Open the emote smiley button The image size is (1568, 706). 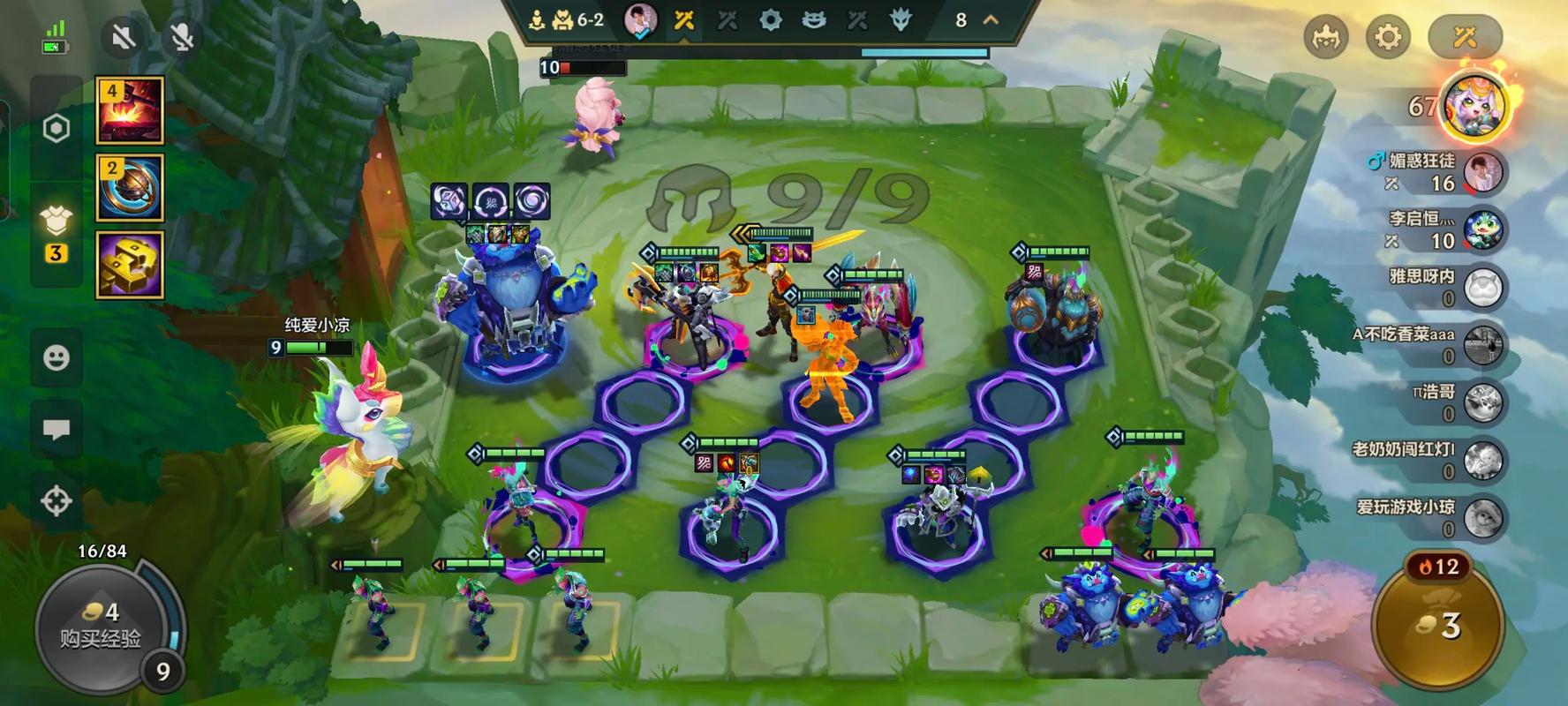click(57, 357)
